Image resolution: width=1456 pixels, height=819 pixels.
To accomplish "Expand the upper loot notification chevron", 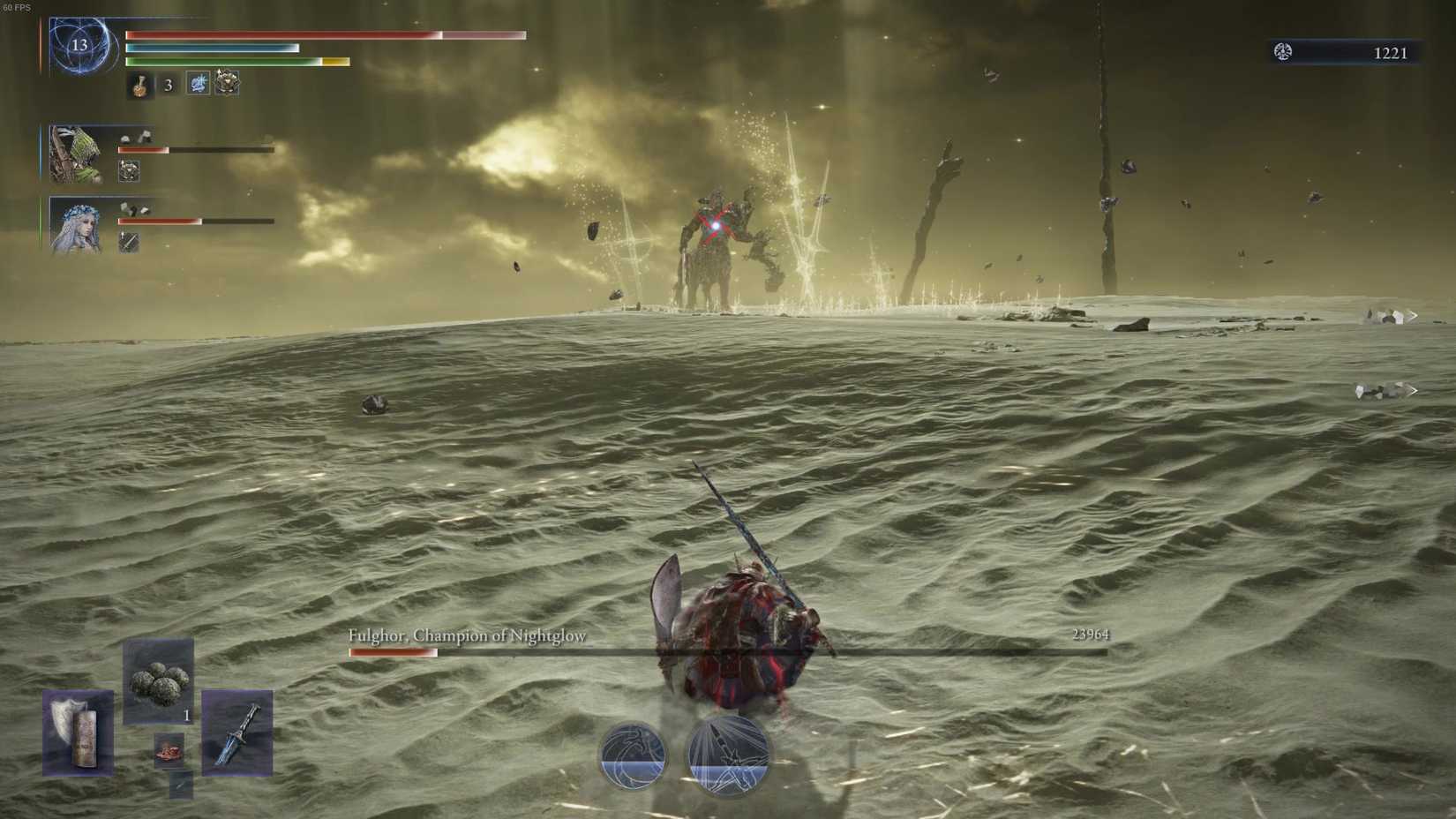I will [x=1414, y=315].
